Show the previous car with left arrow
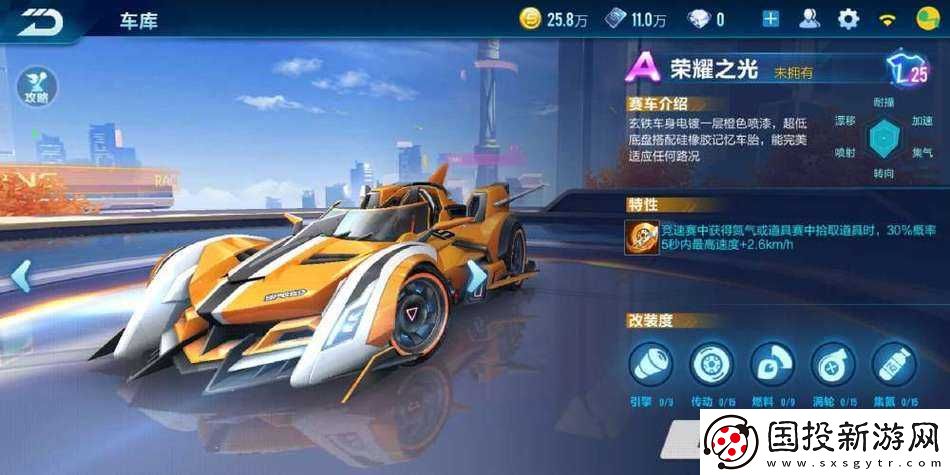Image resolution: width=950 pixels, height=475 pixels. (21, 274)
